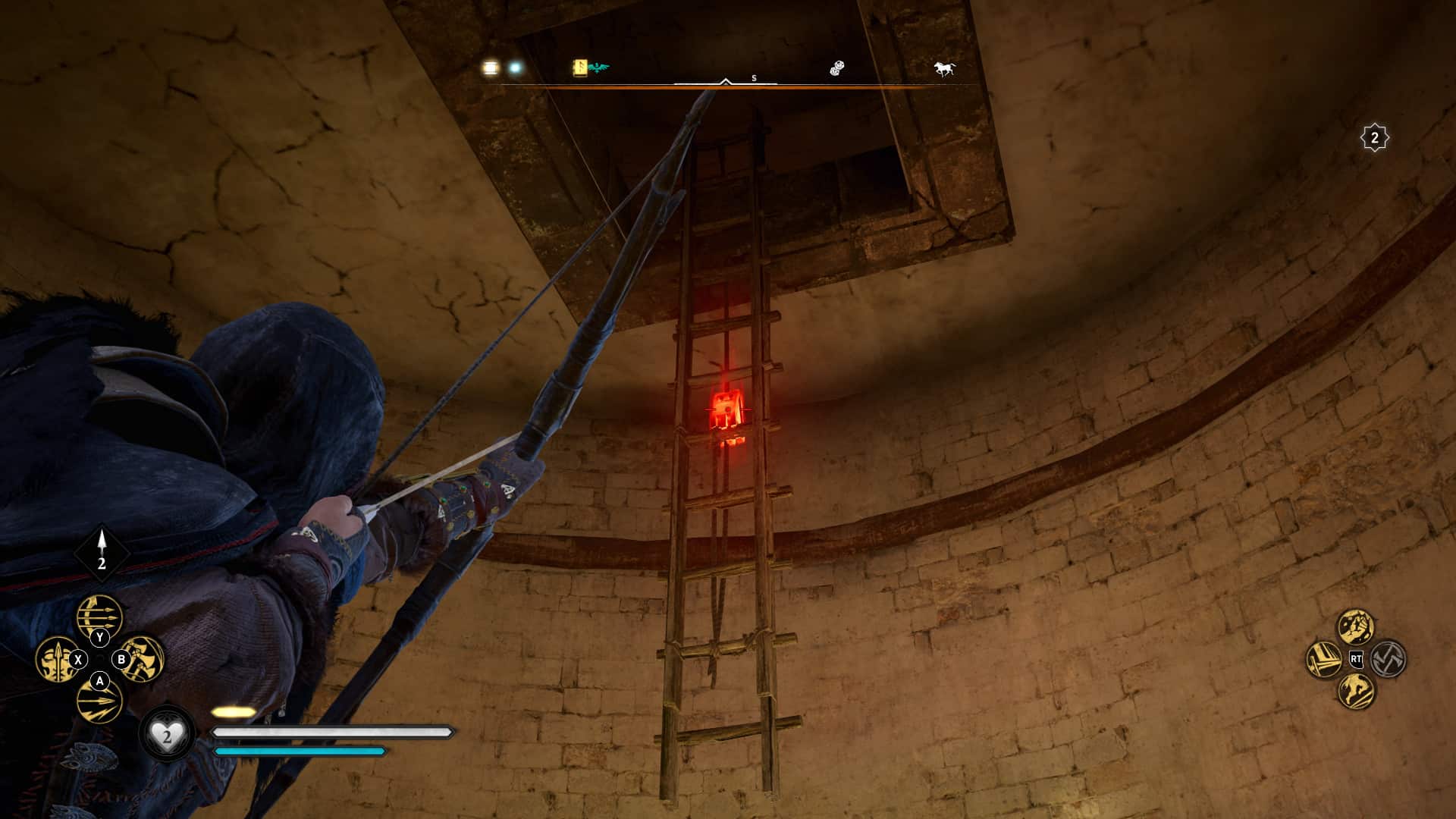Click the skill points badge showing 2
1456x819 pixels.
pyautogui.click(x=1374, y=138)
